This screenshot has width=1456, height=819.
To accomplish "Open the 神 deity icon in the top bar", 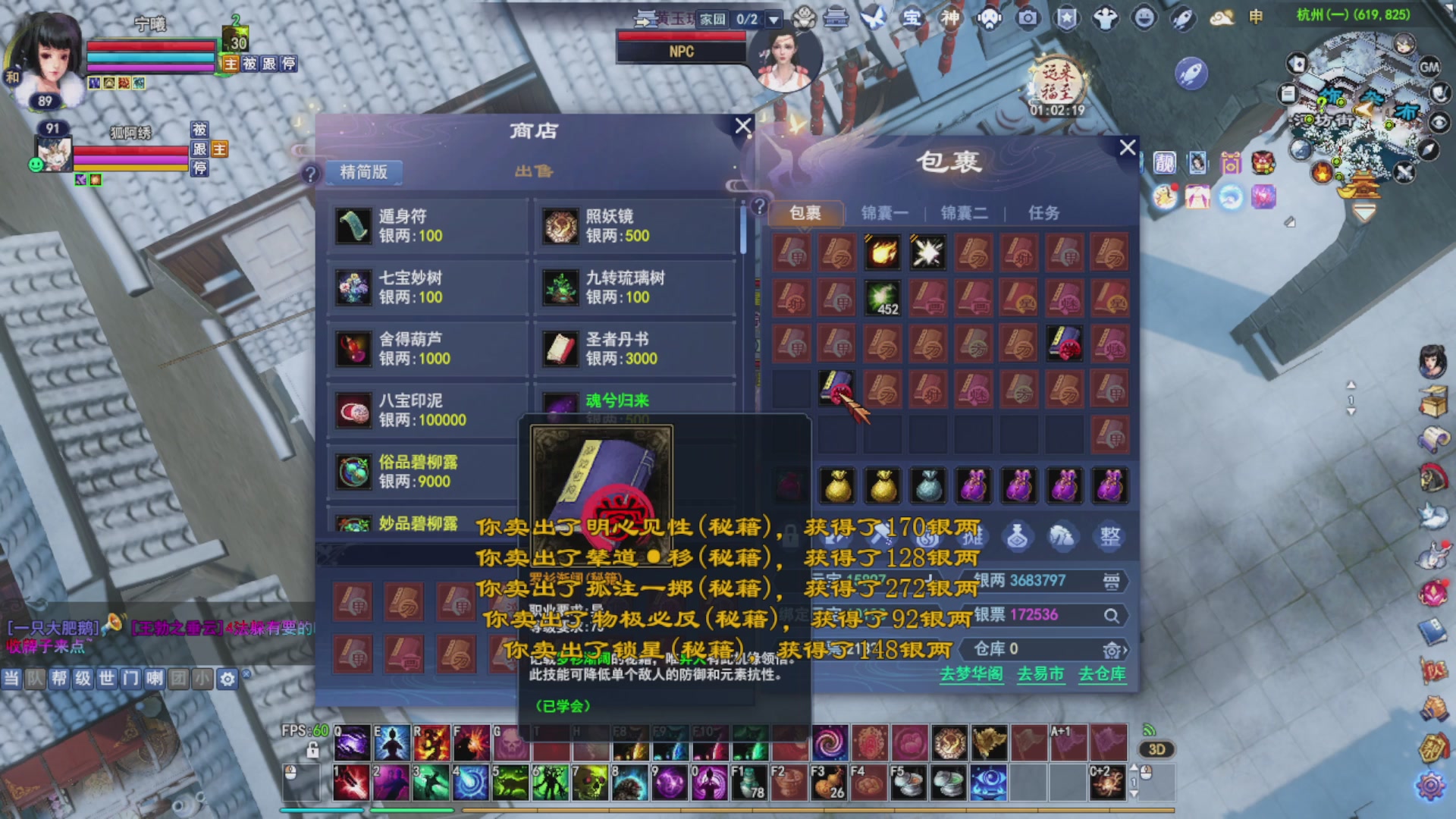I will tap(949, 17).
